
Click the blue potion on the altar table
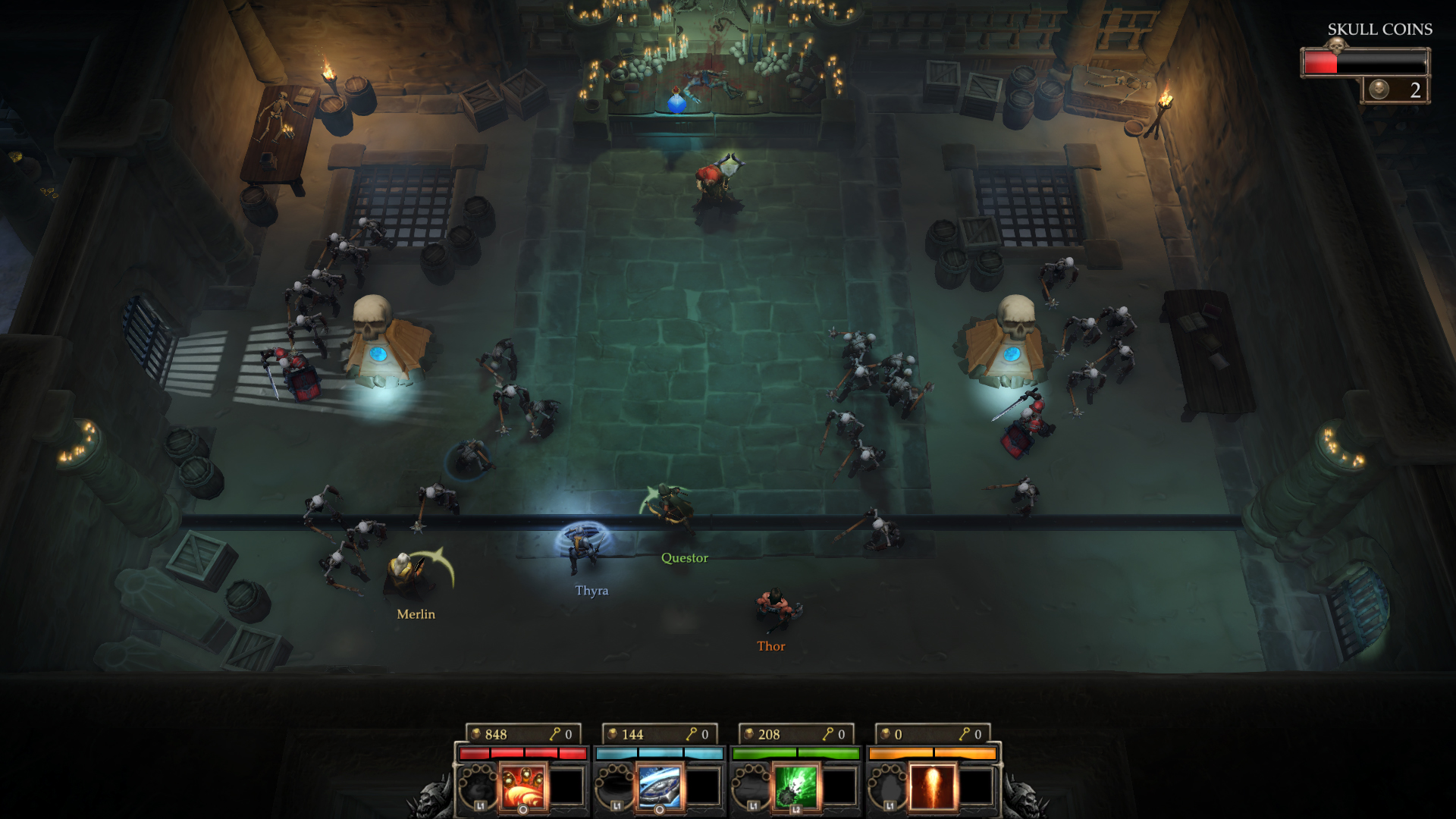[x=678, y=102]
